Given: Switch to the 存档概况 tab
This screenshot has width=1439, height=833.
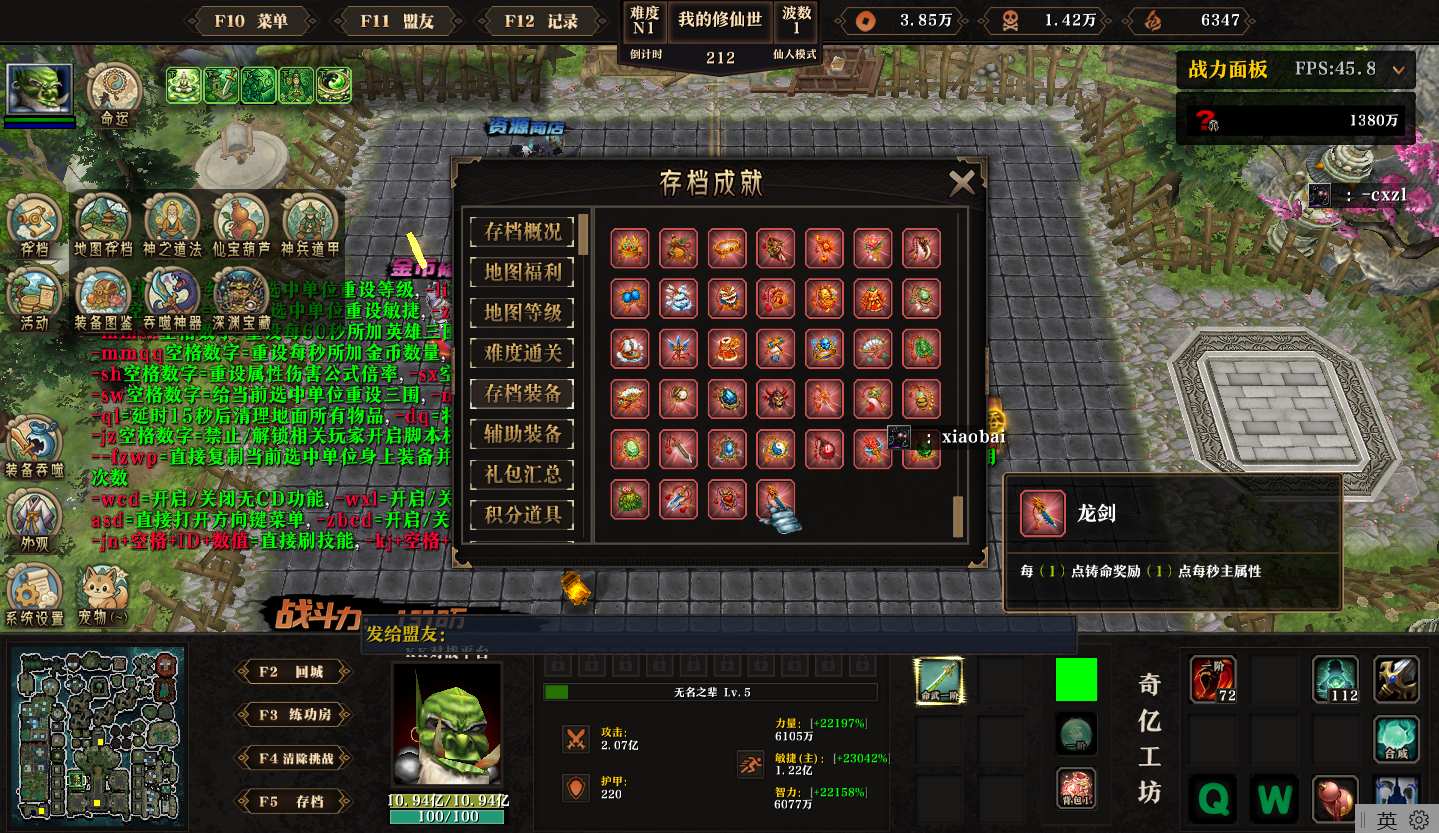Looking at the screenshot, I should (523, 232).
